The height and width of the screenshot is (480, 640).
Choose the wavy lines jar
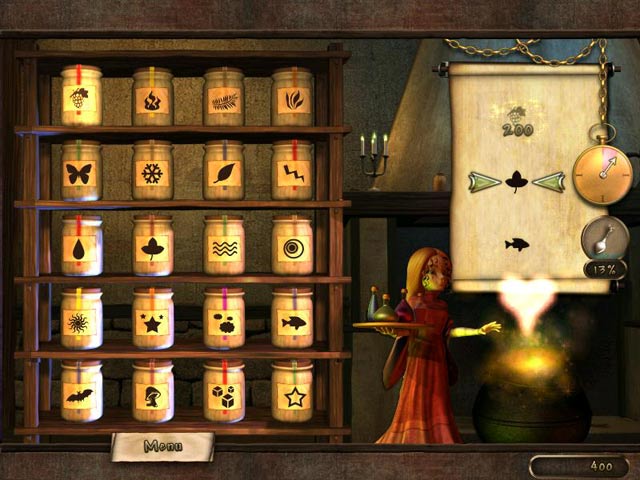tap(223, 248)
